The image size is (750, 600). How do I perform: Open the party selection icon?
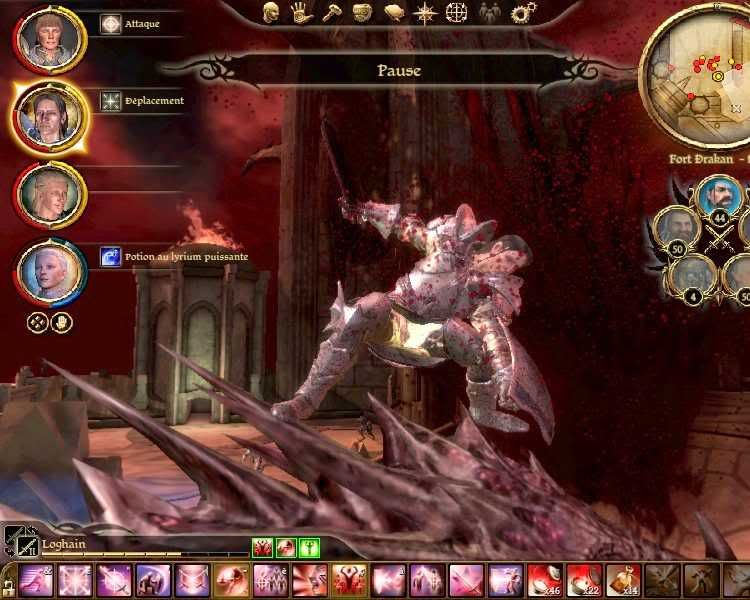click(x=489, y=13)
